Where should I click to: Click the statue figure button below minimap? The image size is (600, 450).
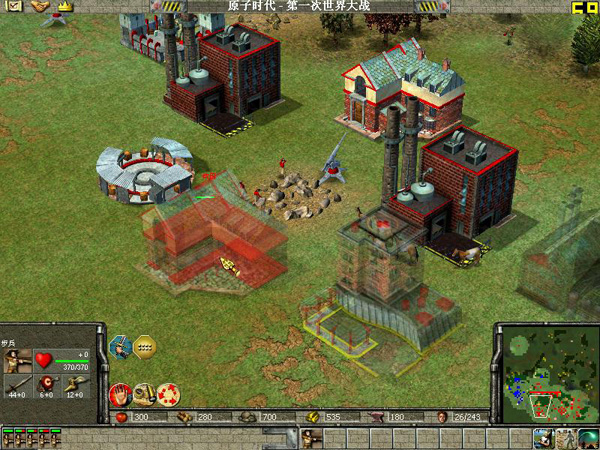point(566,437)
